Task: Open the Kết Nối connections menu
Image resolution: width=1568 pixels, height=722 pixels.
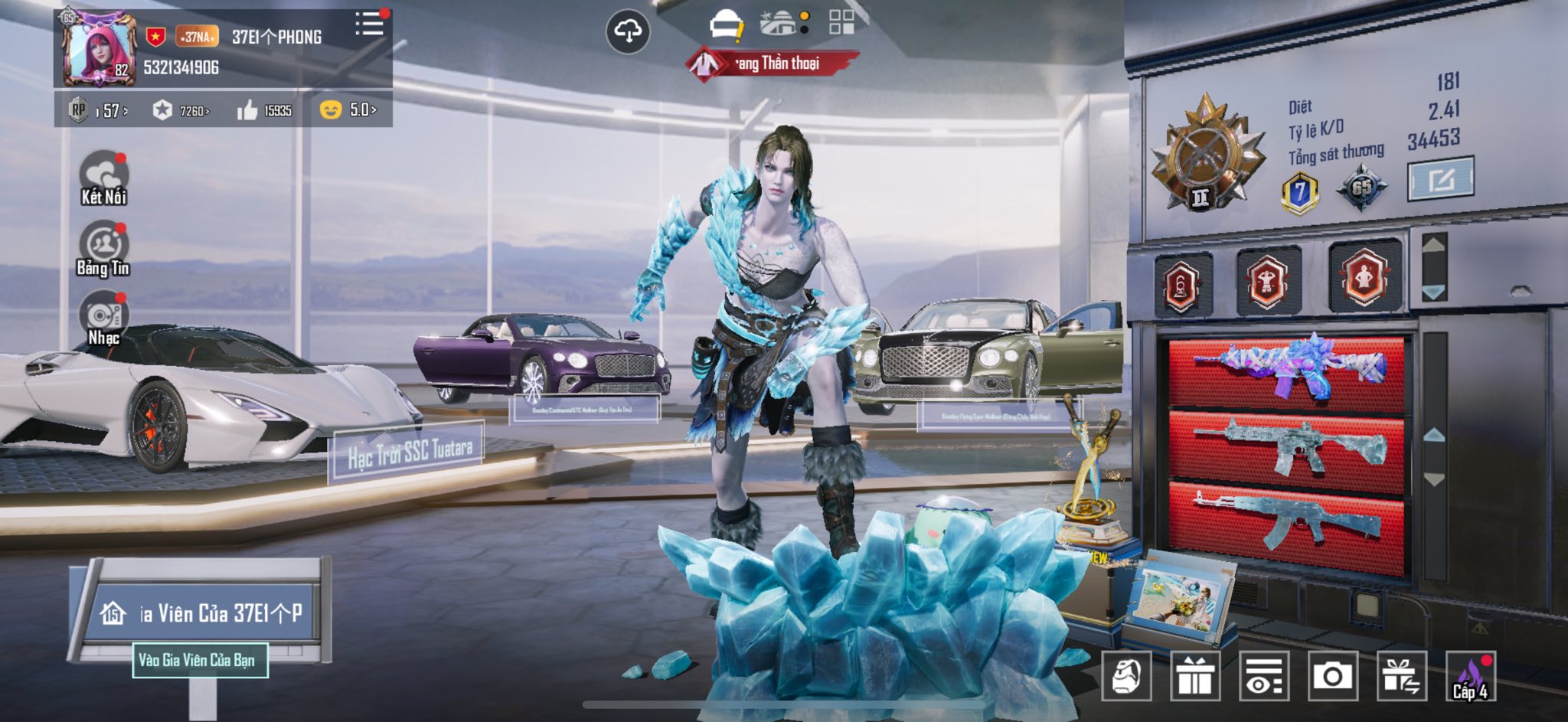Action: point(103,178)
